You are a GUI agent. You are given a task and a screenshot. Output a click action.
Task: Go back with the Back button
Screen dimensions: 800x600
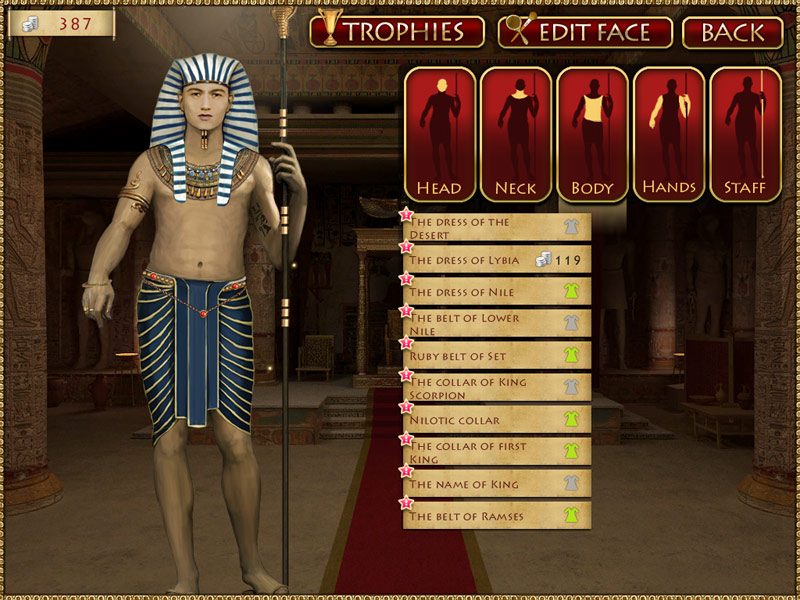click(x=732, y=32)
